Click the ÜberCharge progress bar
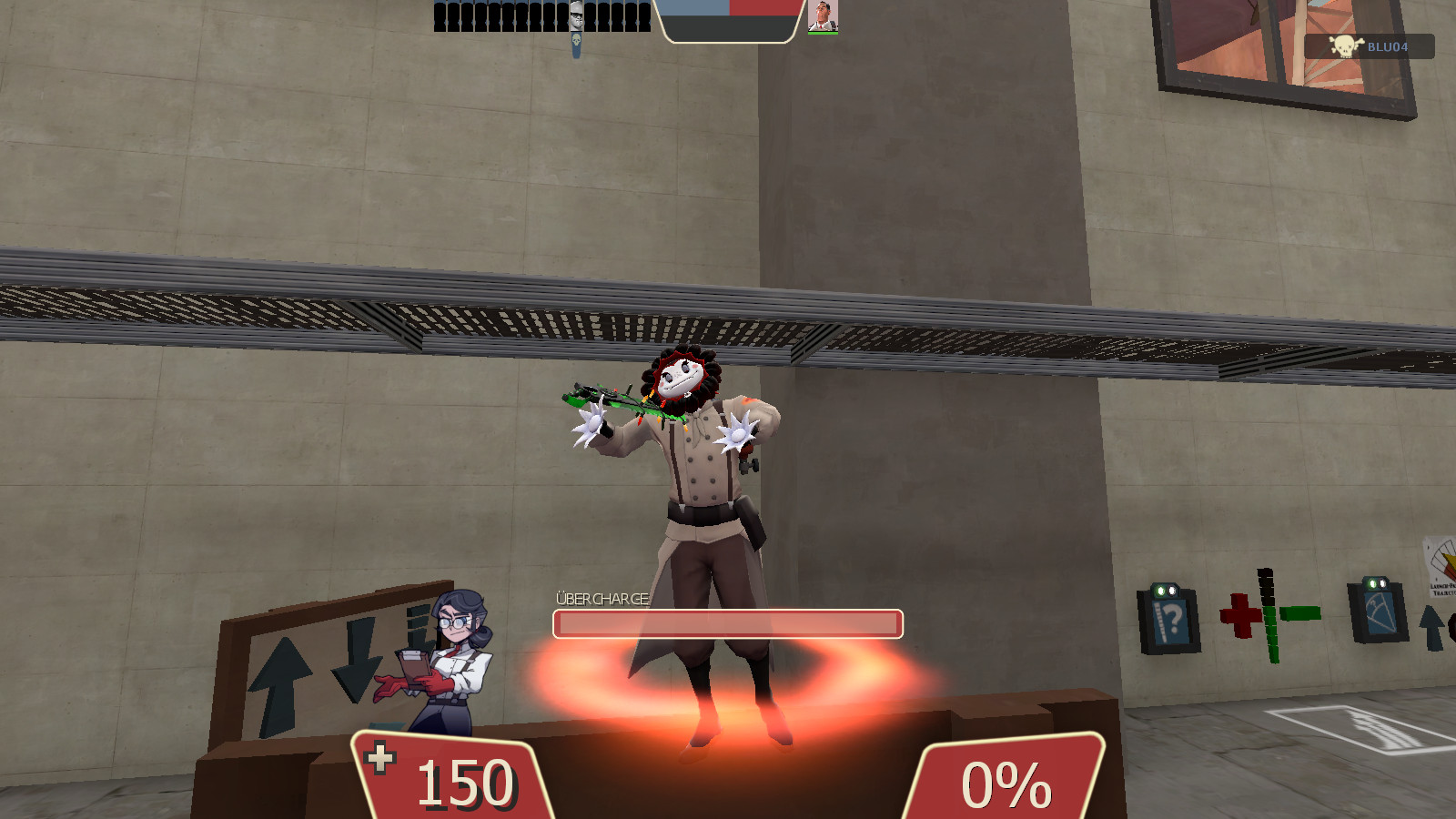 728,623
